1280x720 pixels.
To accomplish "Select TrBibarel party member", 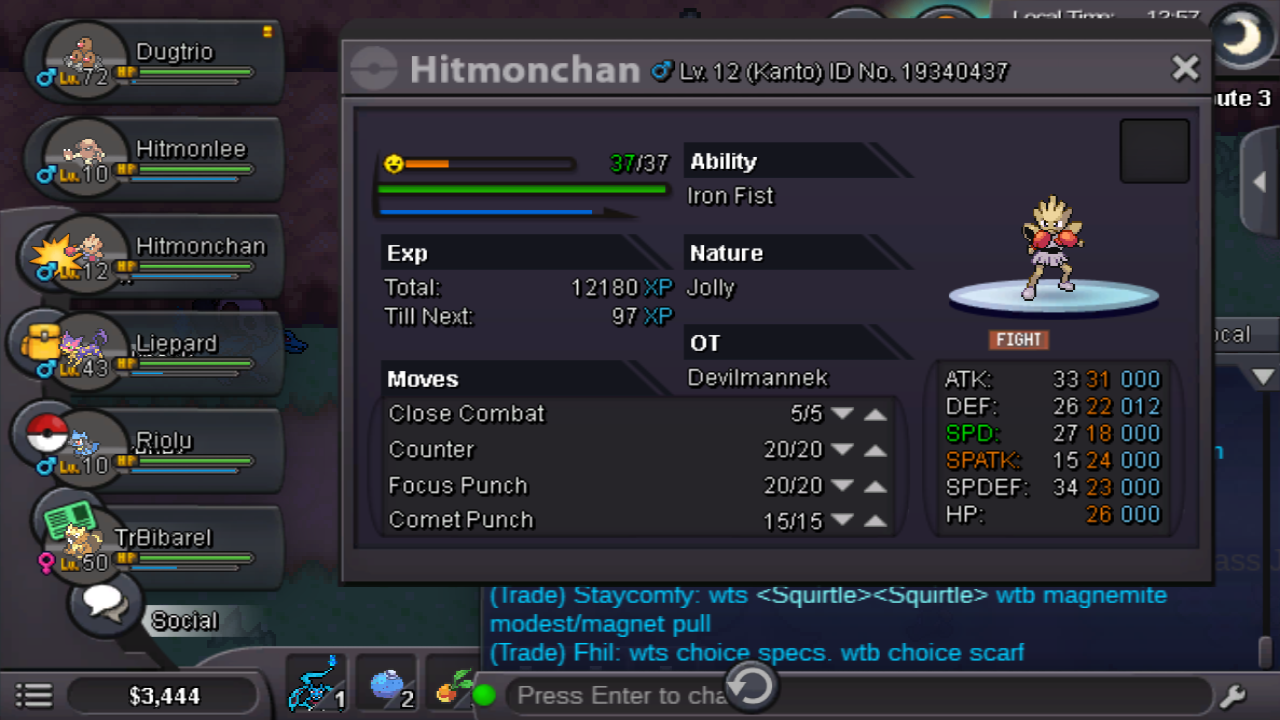I will [160, 549].
